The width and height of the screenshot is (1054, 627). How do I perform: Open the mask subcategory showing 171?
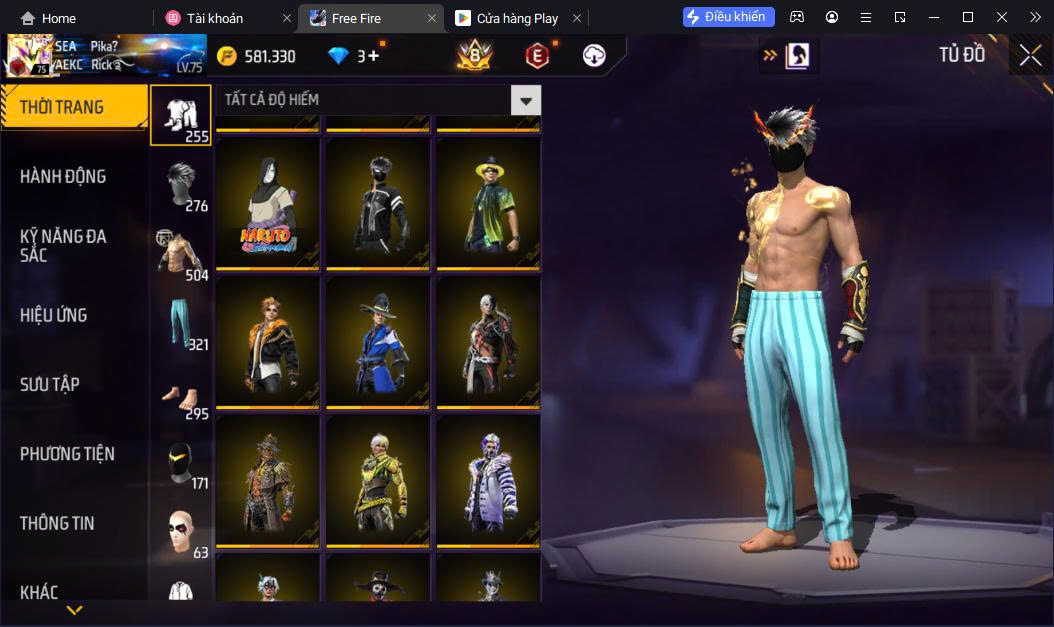182,463
